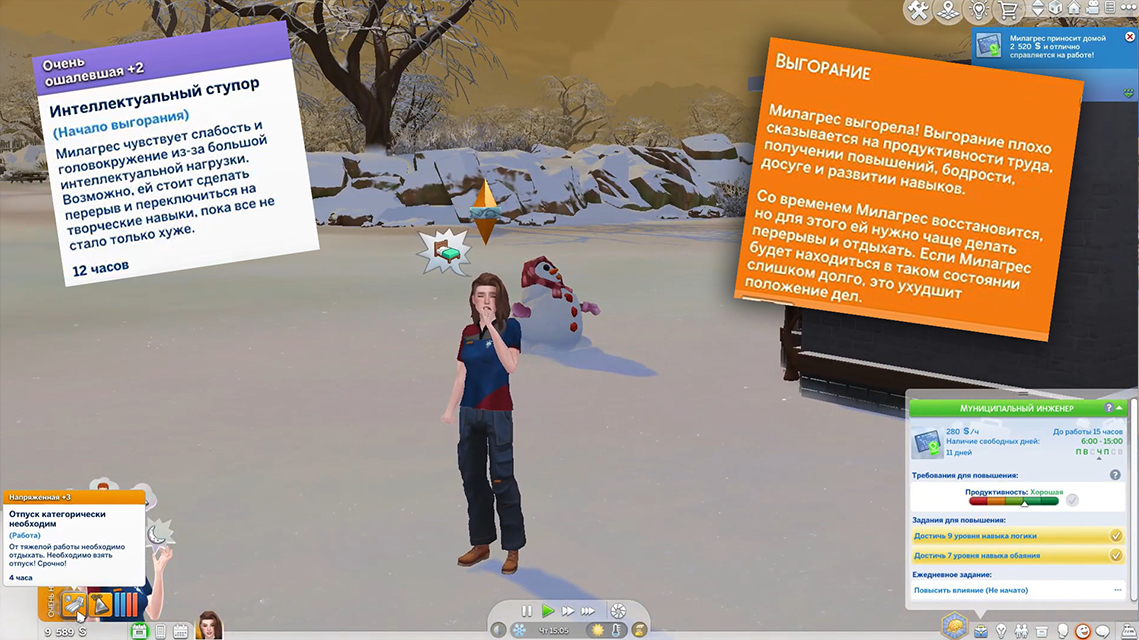Pause the game with the pause button
The width and height of the screenshot is (1139, 640).
click(527, 611)
